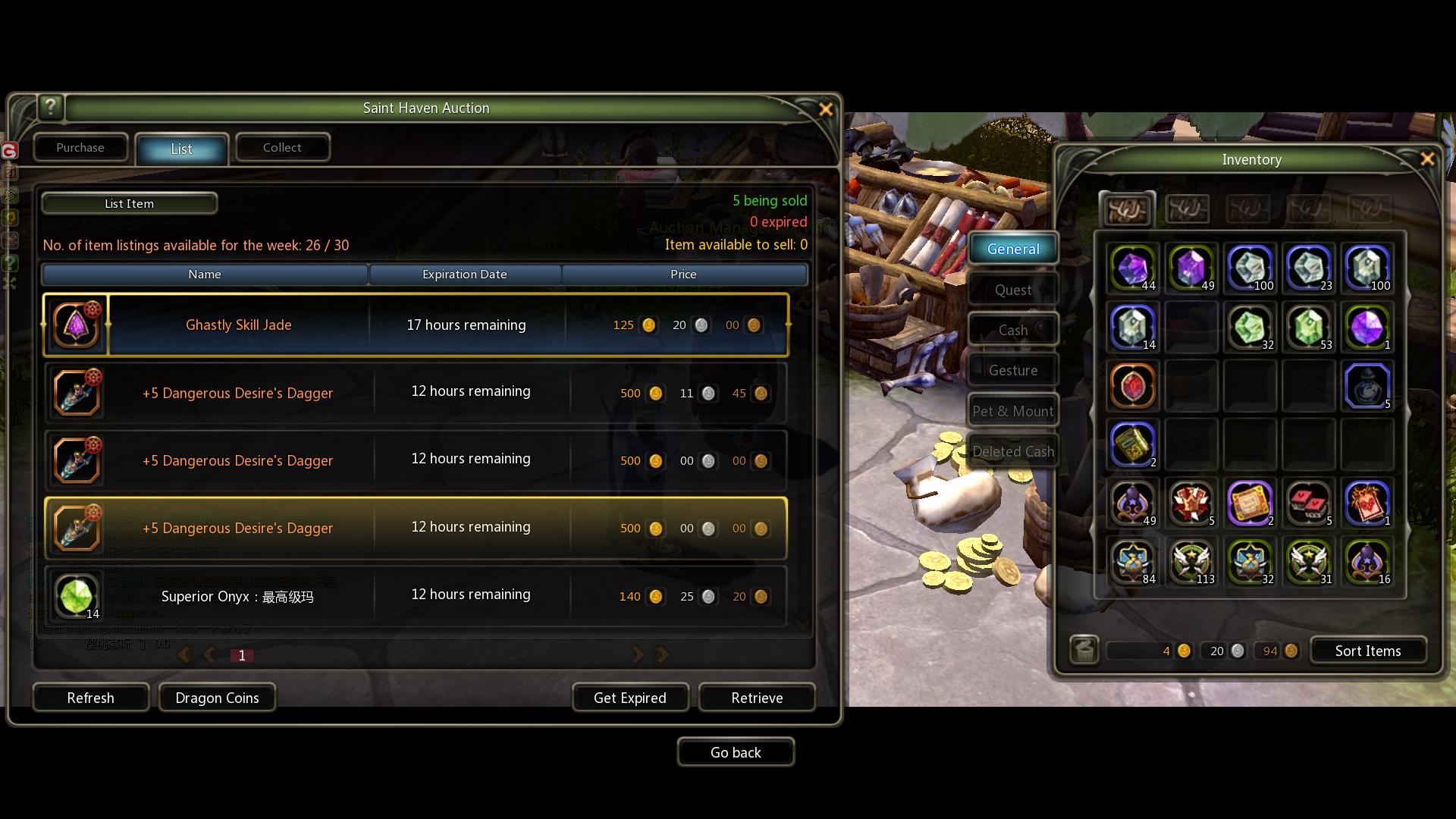Show the Quest inventory category

point(1012,290)
